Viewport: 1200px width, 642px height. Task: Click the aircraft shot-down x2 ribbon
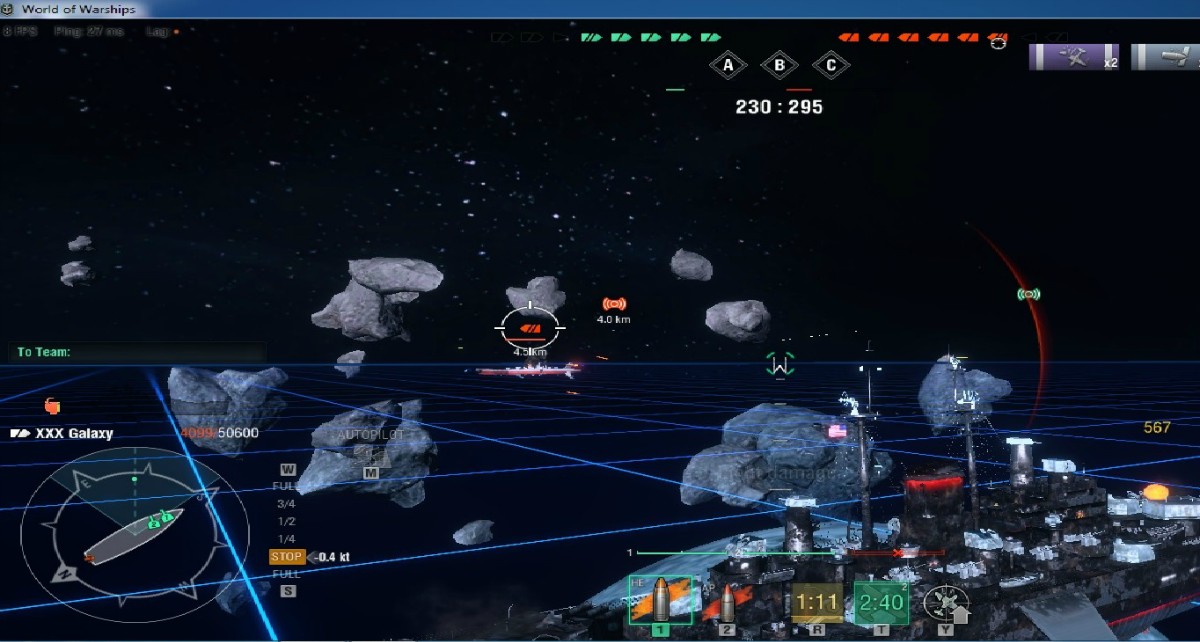pyautogui.click(x=1074, y=57)
